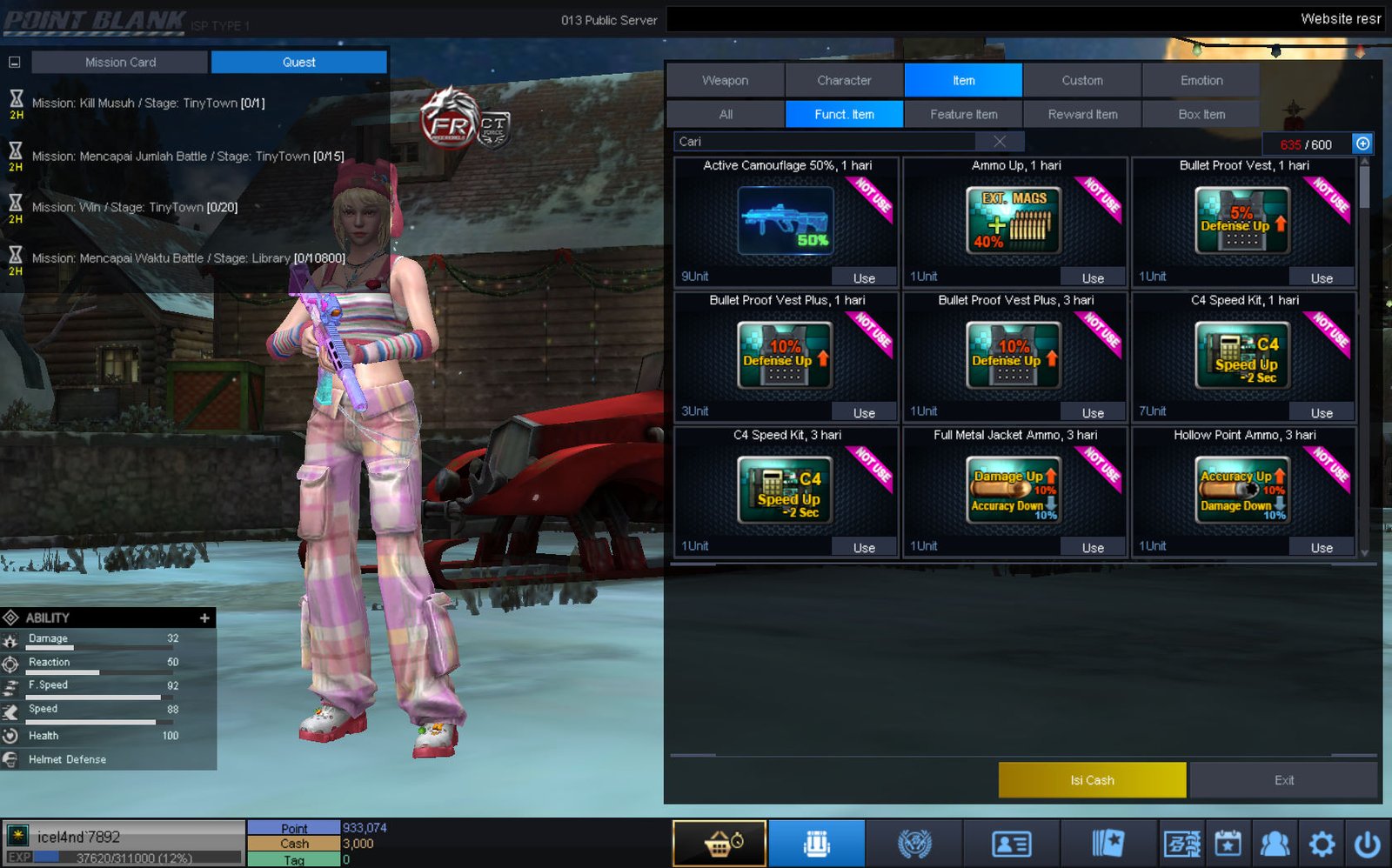Exit the inventory window
1392x868 pixels.
pos(1284,780)
